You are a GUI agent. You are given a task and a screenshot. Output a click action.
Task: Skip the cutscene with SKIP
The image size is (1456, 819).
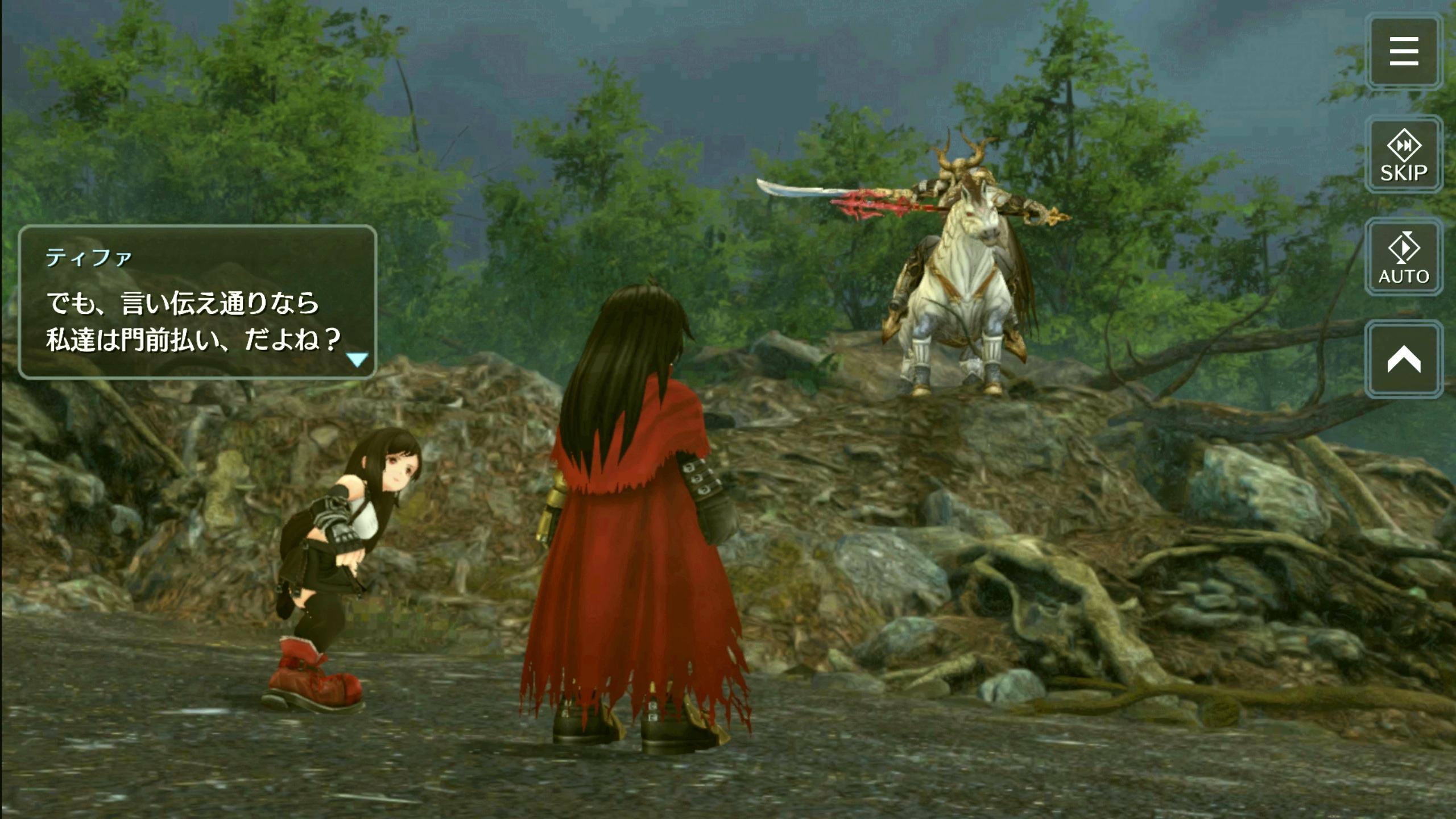click(1403, 155)
